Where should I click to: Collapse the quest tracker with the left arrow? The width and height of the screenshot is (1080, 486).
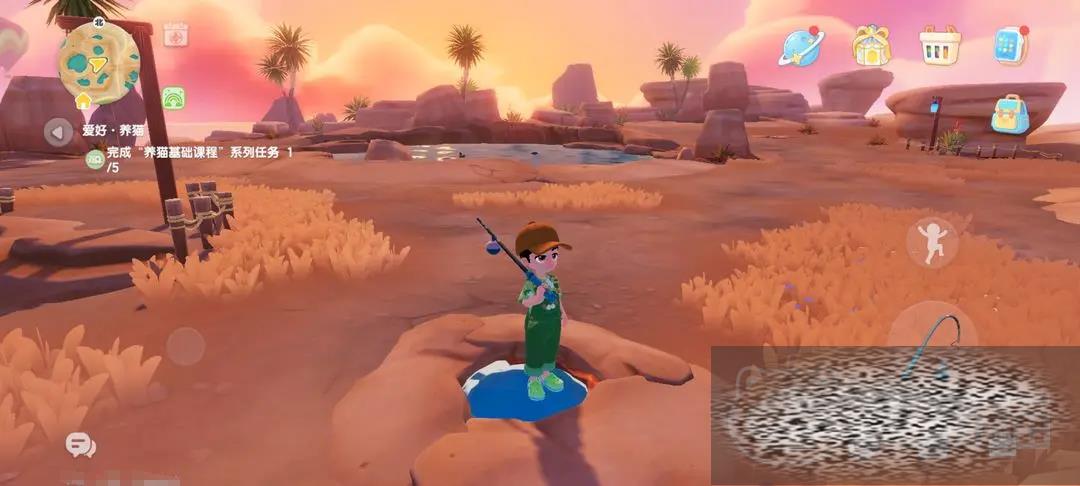tap(58, 130)
